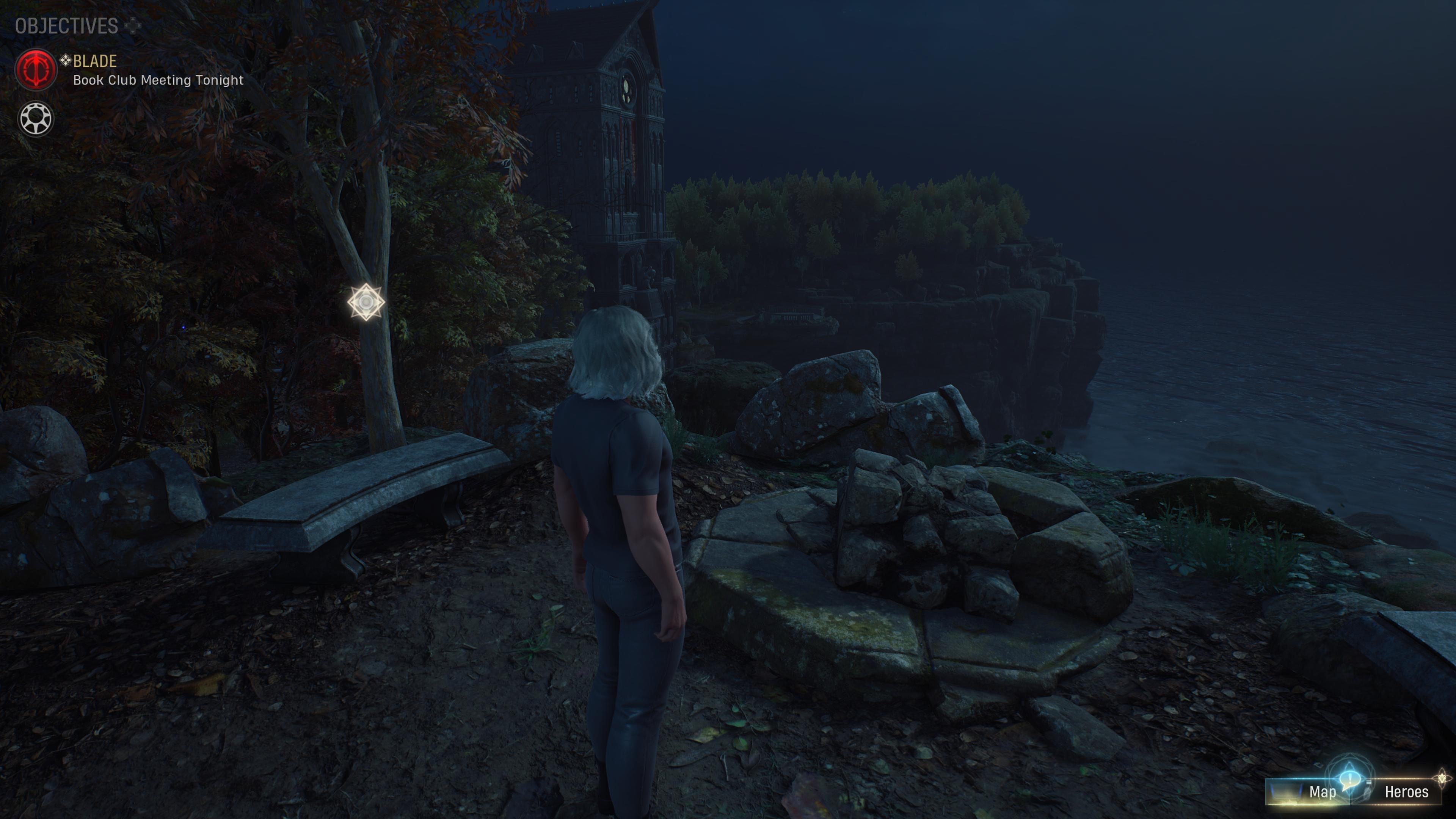1456x819 pixels.
Task: Click the glowing star interaction marker
Action: (366, 303)
